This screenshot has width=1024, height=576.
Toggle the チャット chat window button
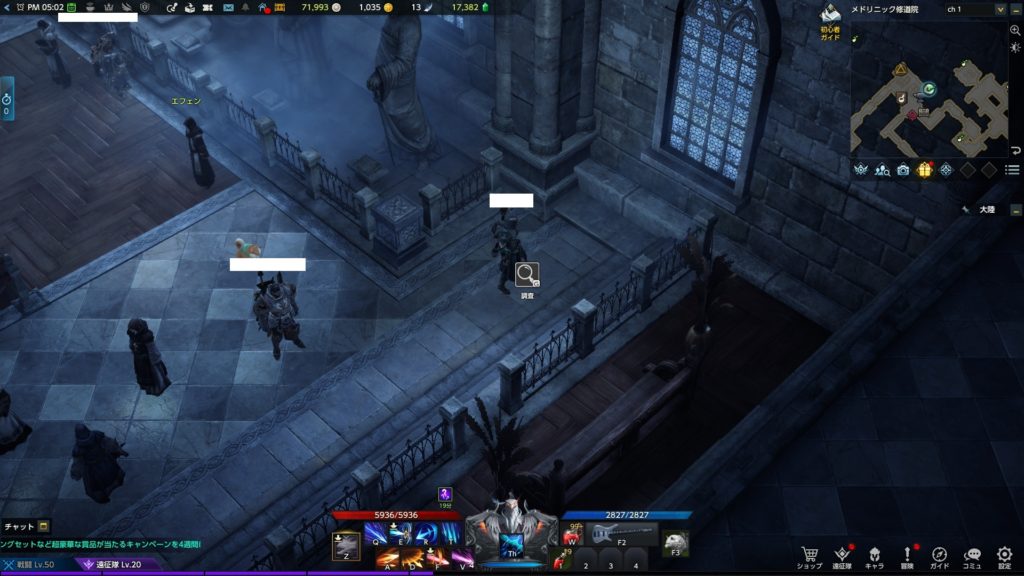[26, 526]
